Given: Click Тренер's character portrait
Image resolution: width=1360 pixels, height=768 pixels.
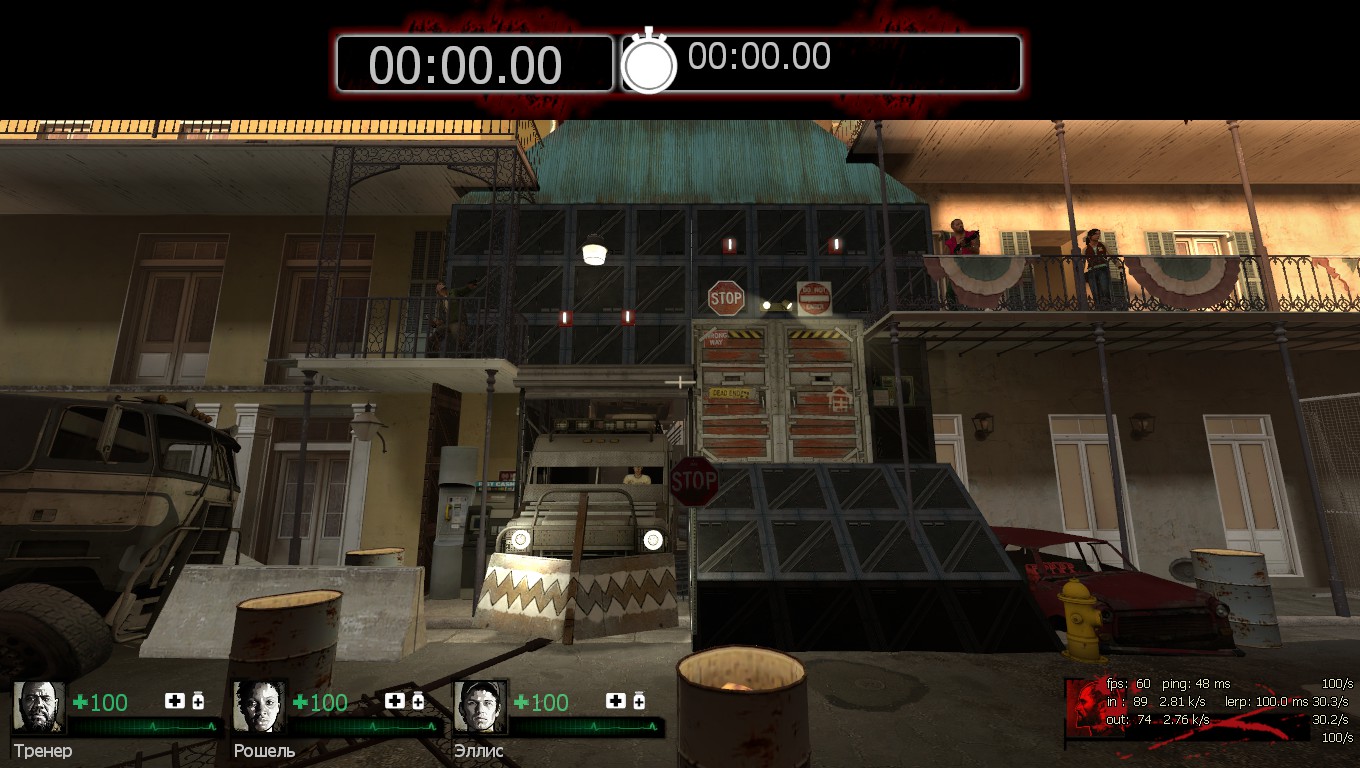Looking at the screenshot, I should point(39,707).
